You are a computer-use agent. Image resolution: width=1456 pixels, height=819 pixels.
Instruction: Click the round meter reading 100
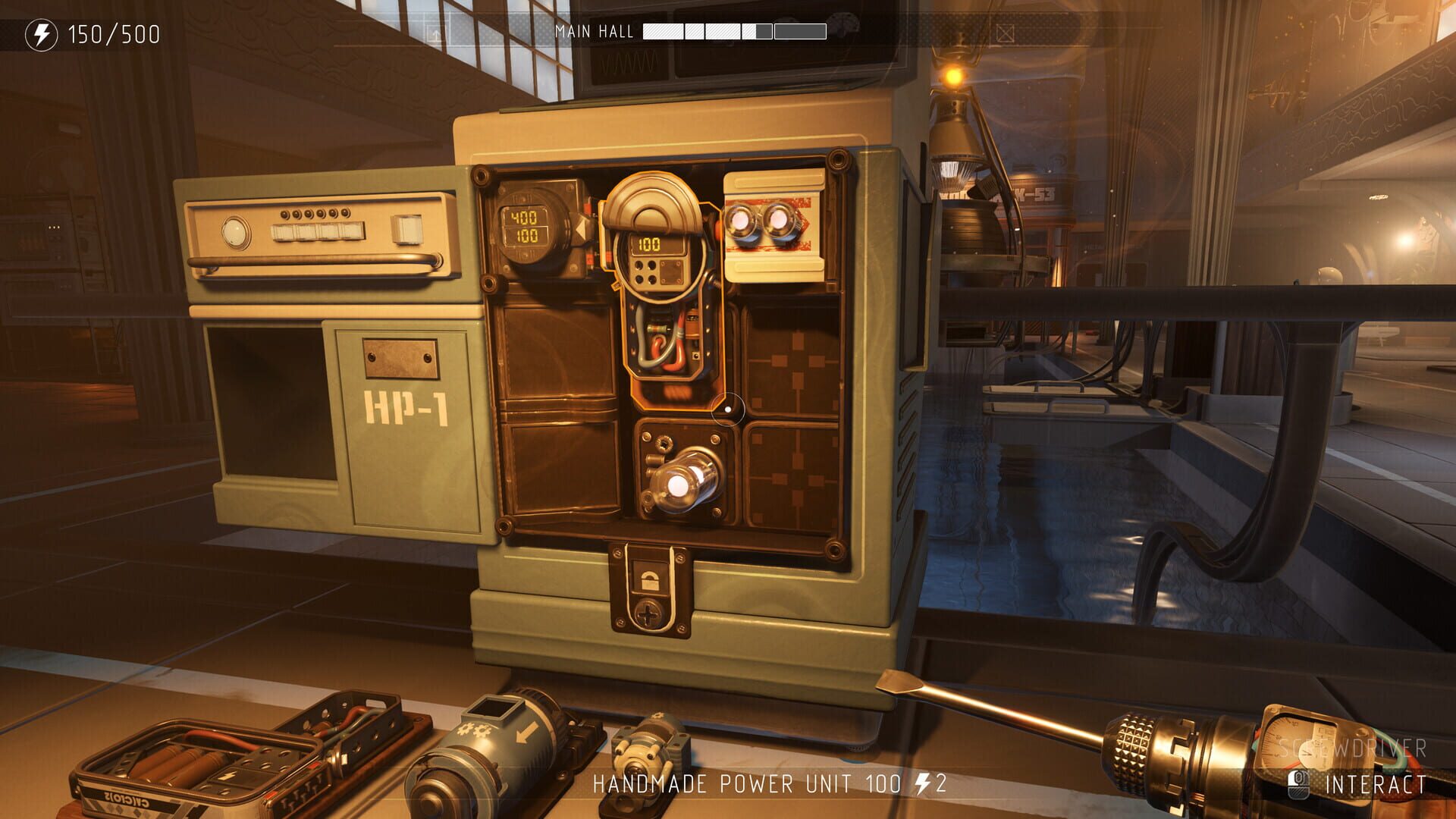[651, 243]
